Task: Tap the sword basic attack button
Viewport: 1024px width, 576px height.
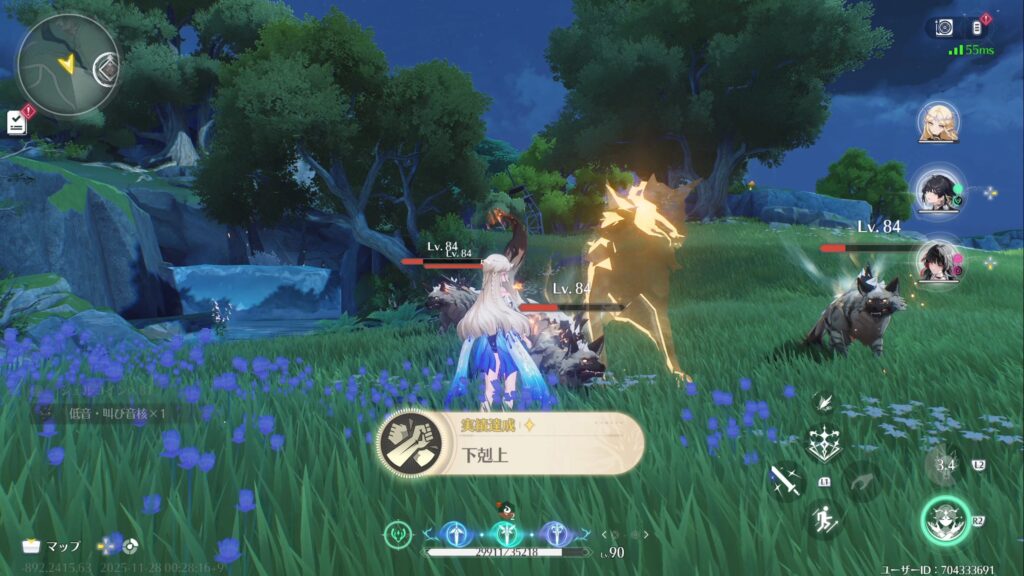Action: [x=786, y=482]
